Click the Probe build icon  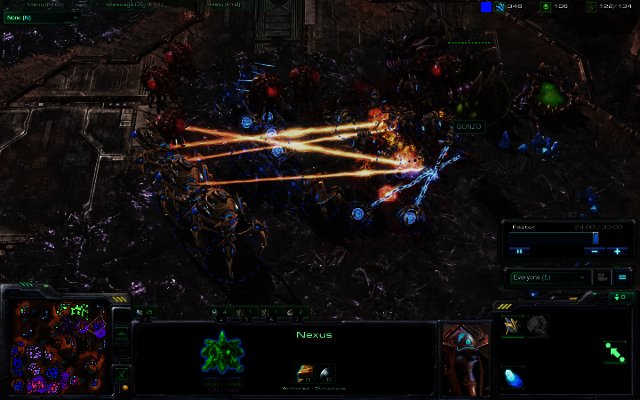[x=512, y=325]
